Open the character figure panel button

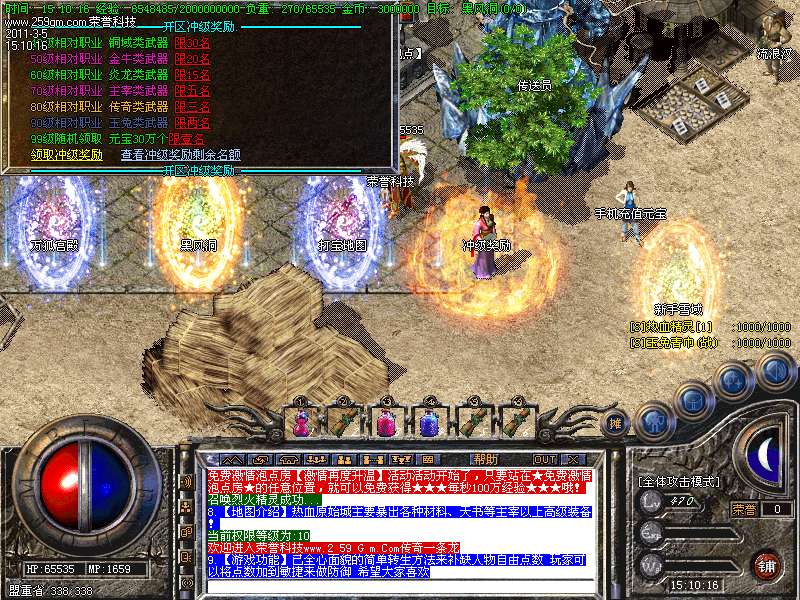click(x=653, y=421)
